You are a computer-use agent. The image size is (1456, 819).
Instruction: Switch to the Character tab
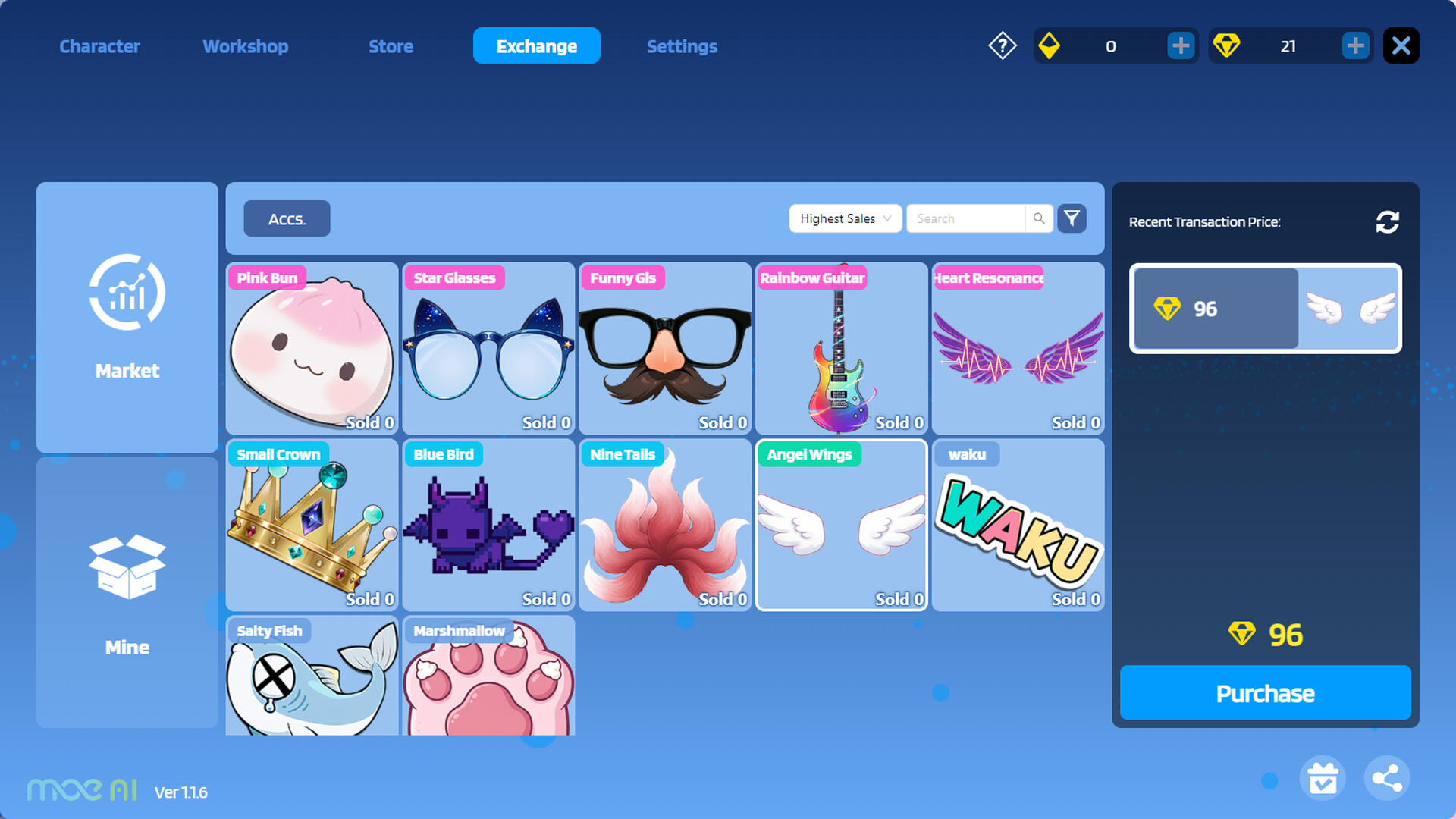[99, 46]
